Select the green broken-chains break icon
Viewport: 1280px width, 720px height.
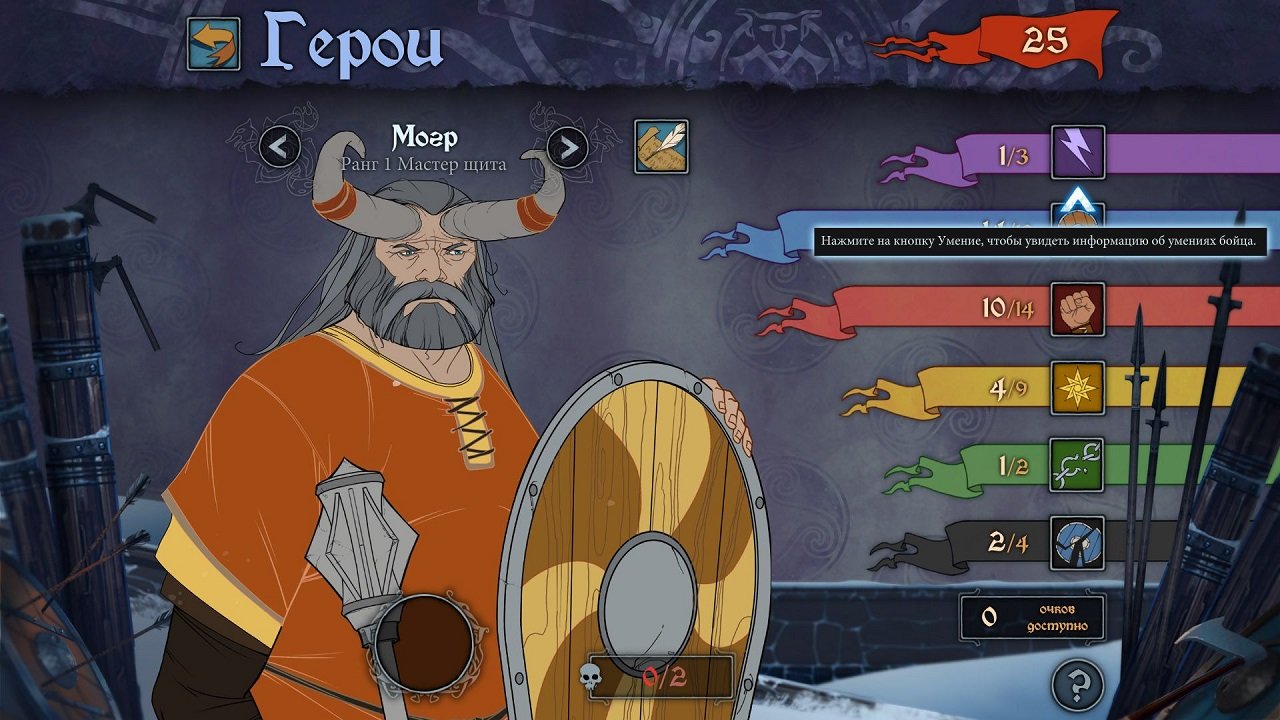tap(1077, 466)
